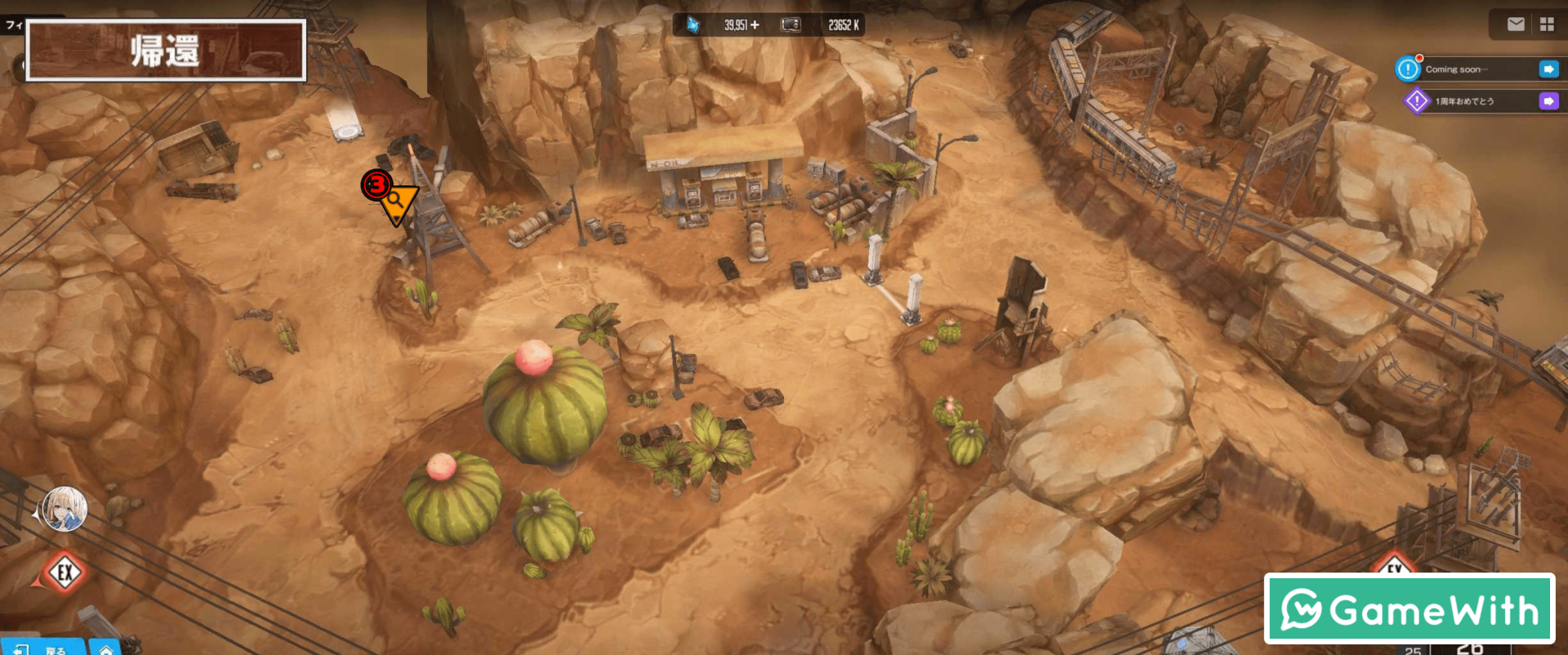Open the mail inbox envelope icon
The image size is (1568, 655).
point(1516,25)
